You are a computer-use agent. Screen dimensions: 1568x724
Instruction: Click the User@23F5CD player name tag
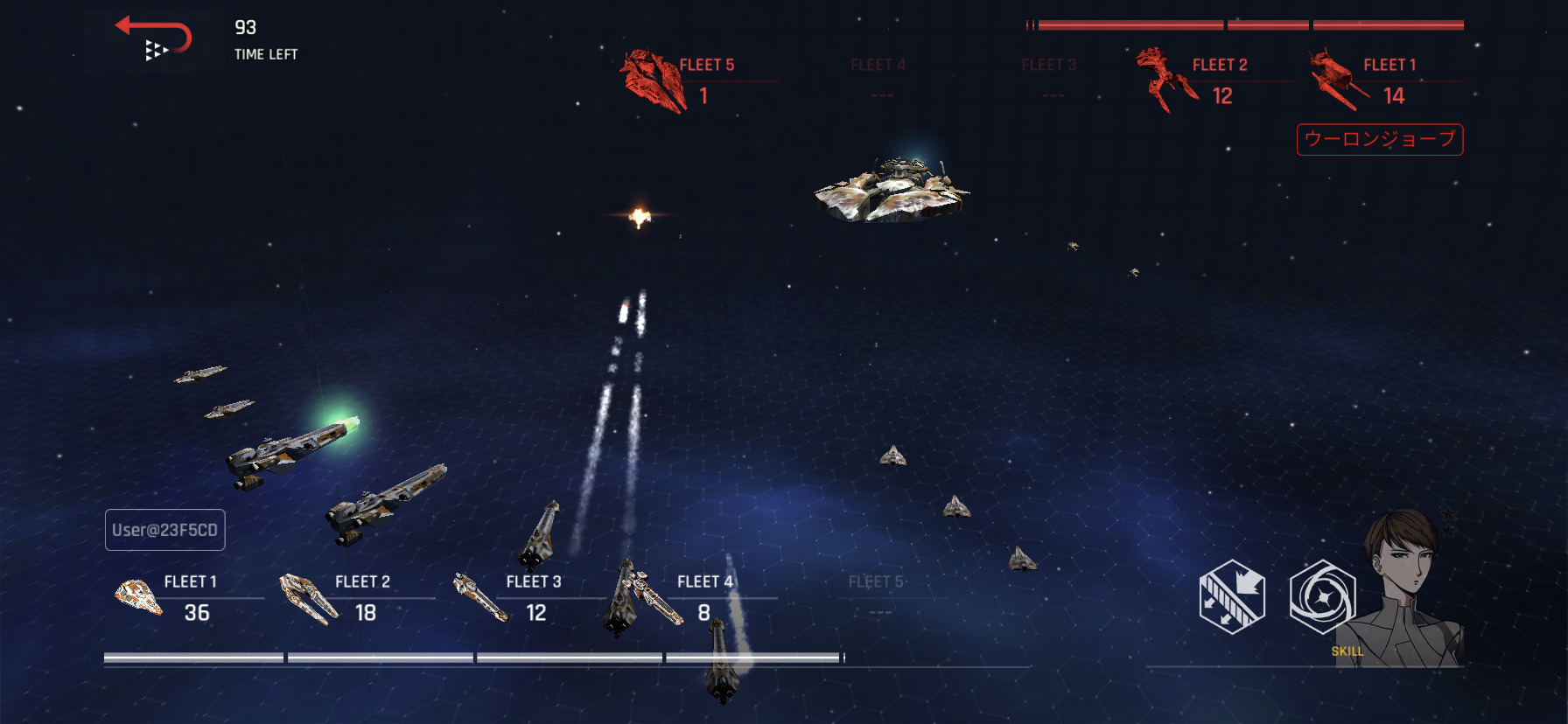pyautogui.click(x=165, y=530)
